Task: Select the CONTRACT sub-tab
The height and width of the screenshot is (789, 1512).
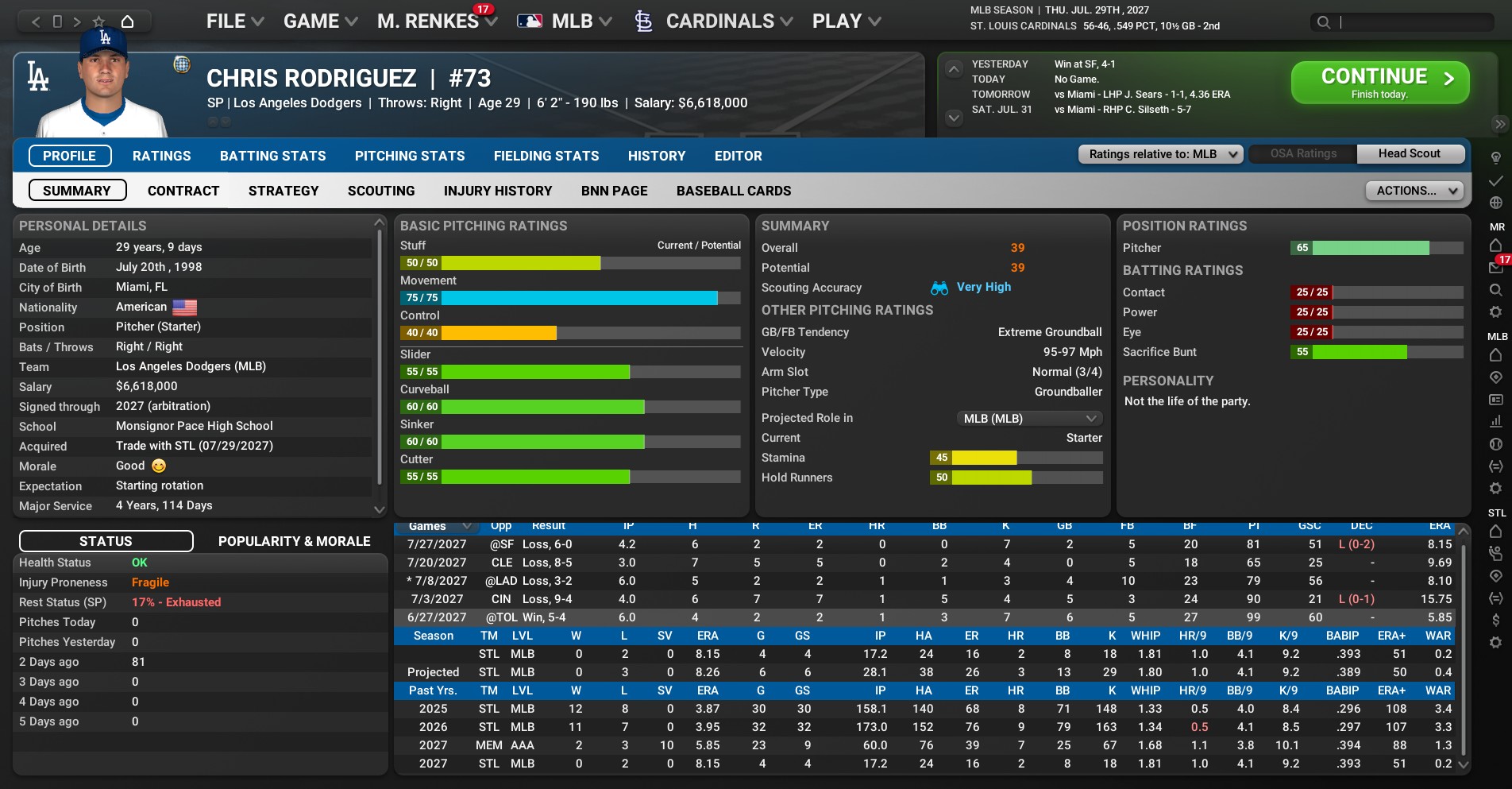Action: [x=183, y=191]
